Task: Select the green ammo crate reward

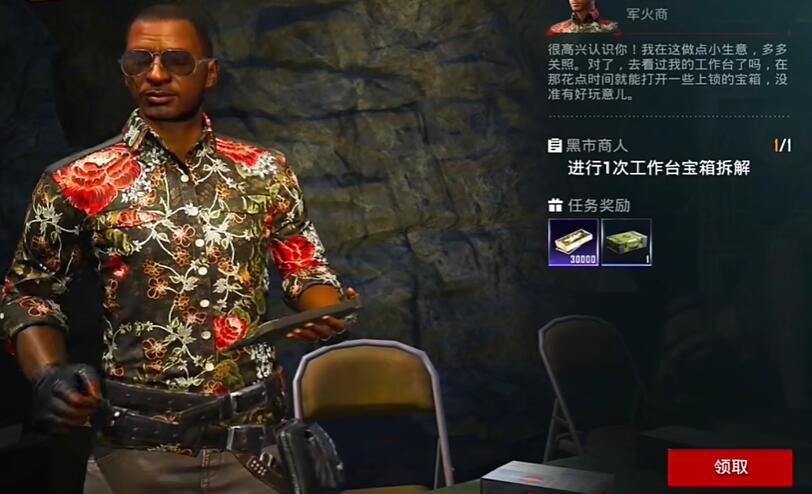Action: point(627,242)
